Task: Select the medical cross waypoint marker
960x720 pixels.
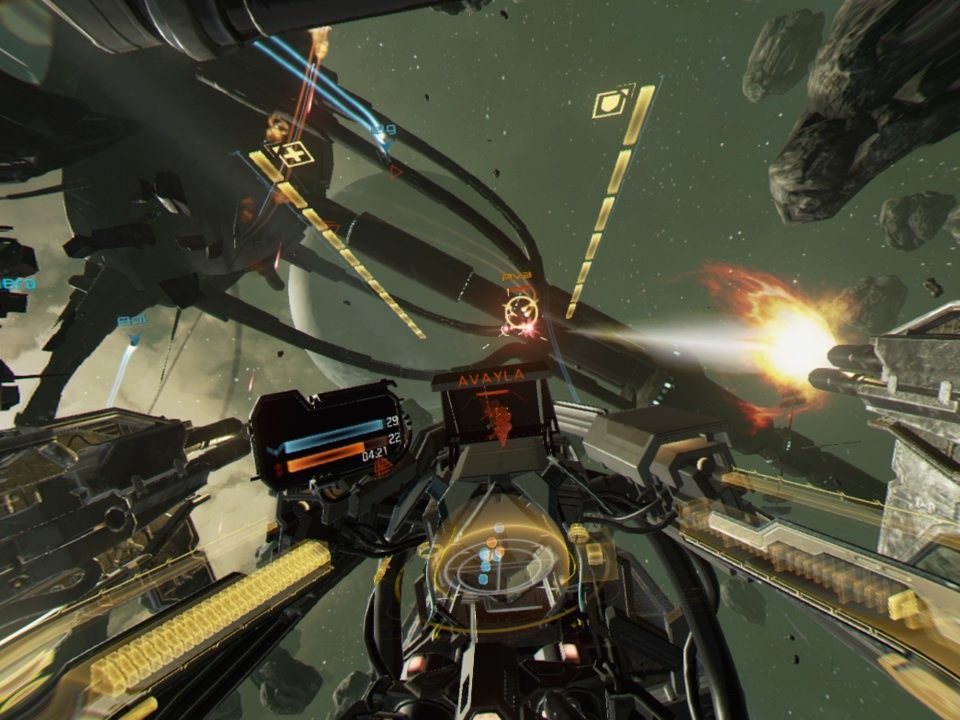Action: pos(292,154)
